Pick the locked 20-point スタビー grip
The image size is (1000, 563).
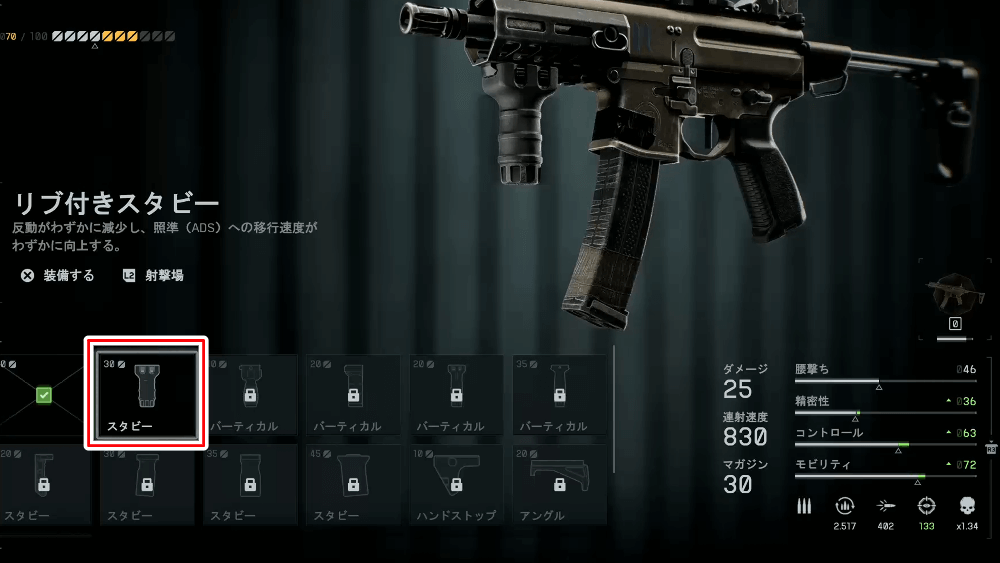click(43, 484)
